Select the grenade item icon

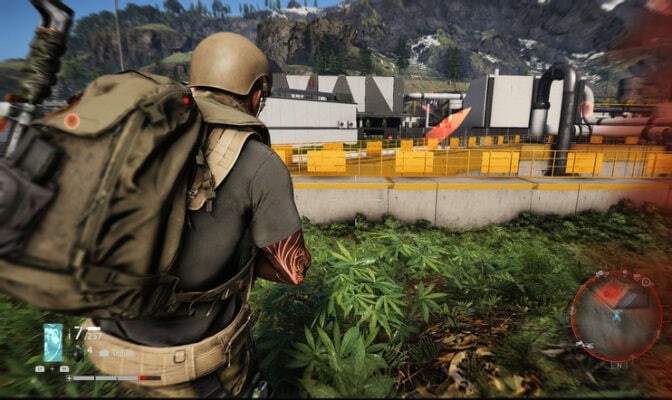78,353
